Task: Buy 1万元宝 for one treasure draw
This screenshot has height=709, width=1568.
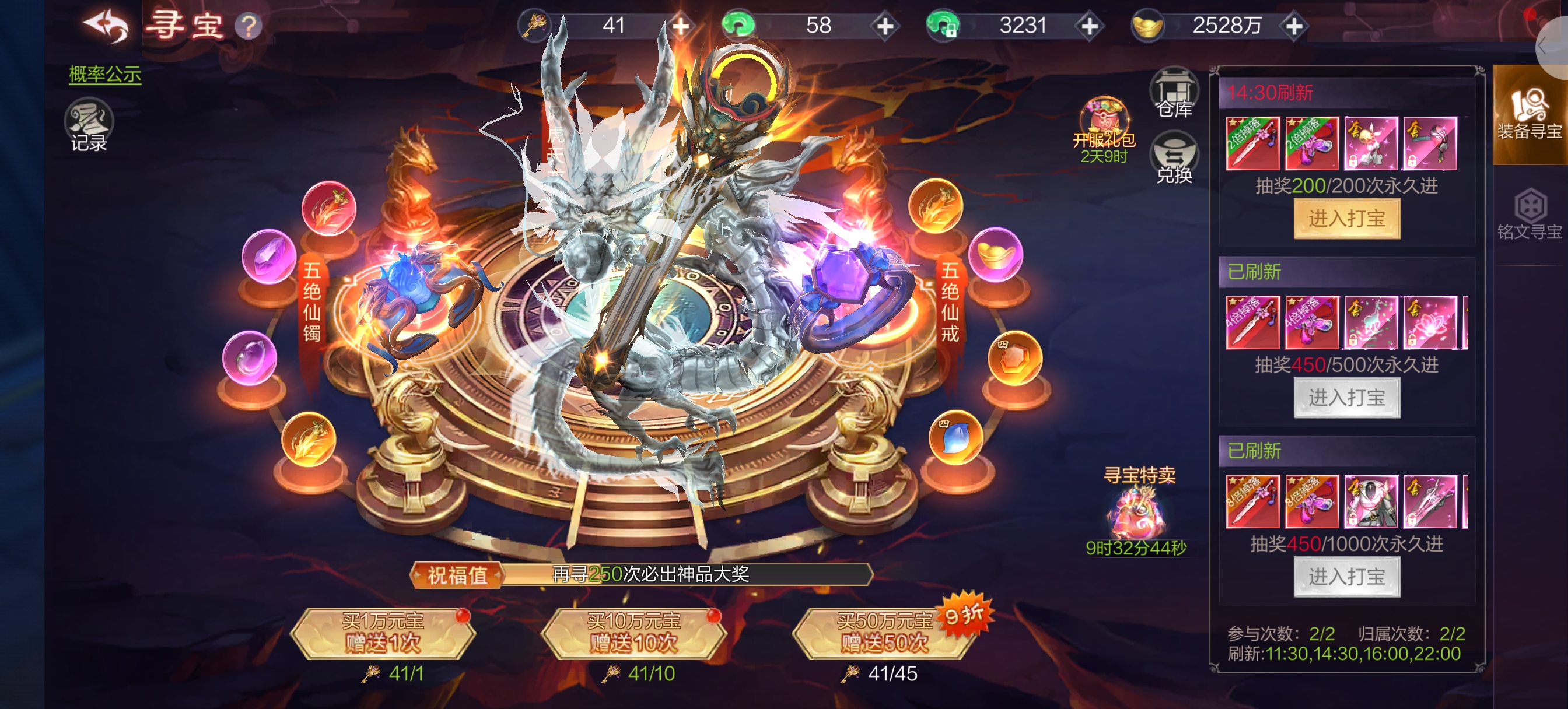Action: tap(383, 634)
